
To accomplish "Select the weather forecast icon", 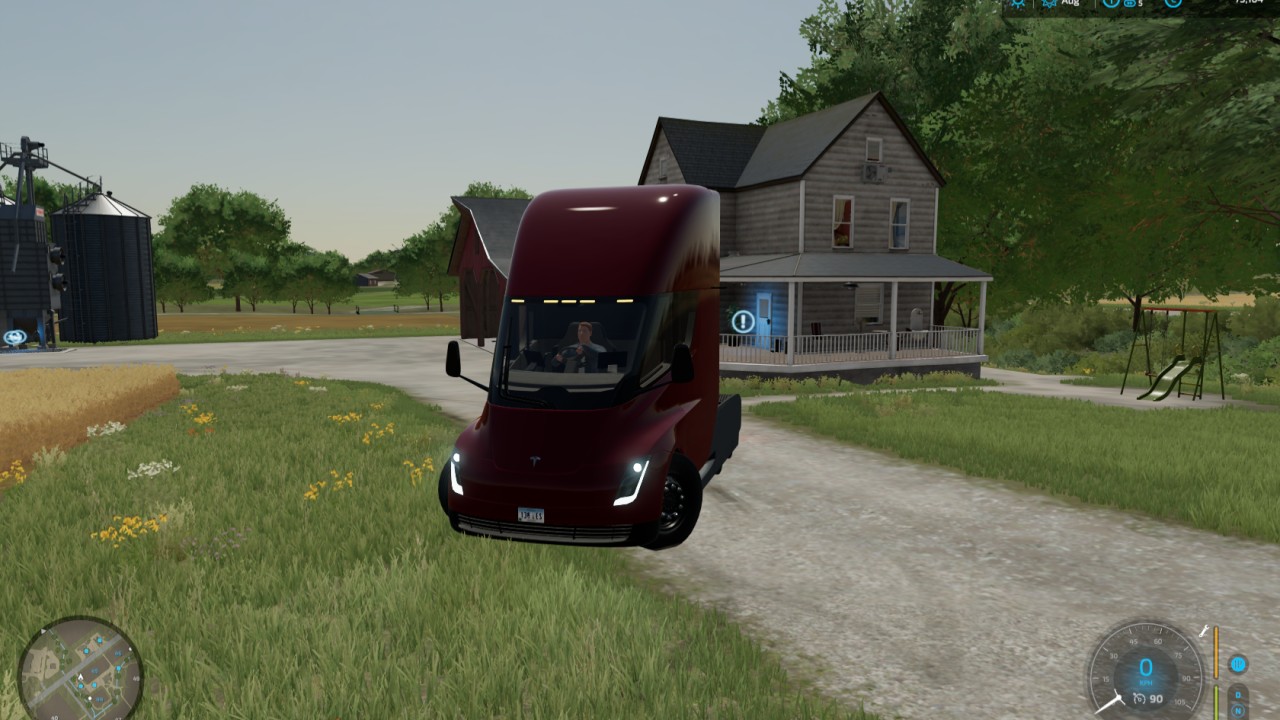I will pyautogui.click(x=1049, y=4).
